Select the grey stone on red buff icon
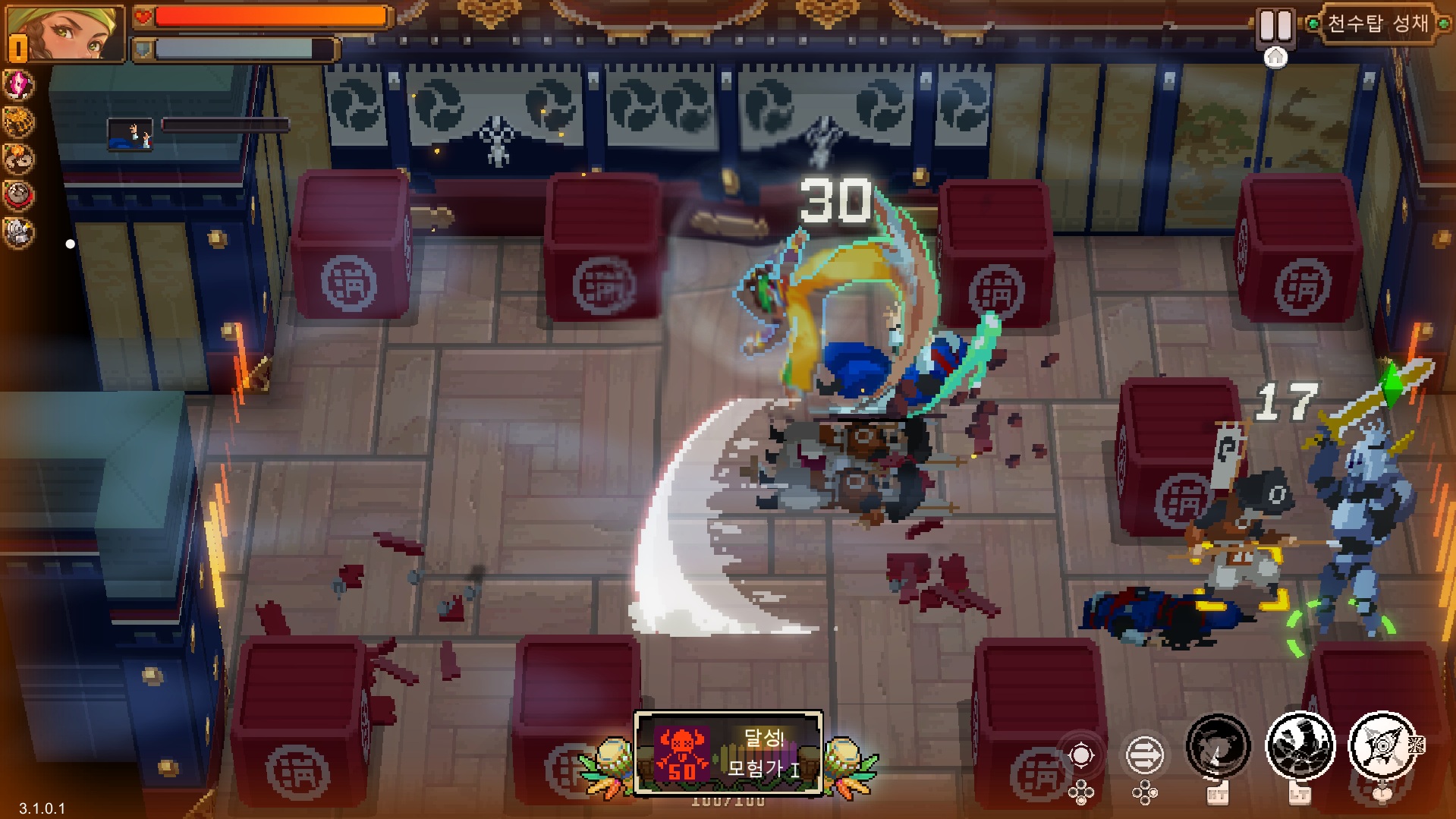Image resolution: width=1456 pixels, height=819 pixels. pos(18,196)
